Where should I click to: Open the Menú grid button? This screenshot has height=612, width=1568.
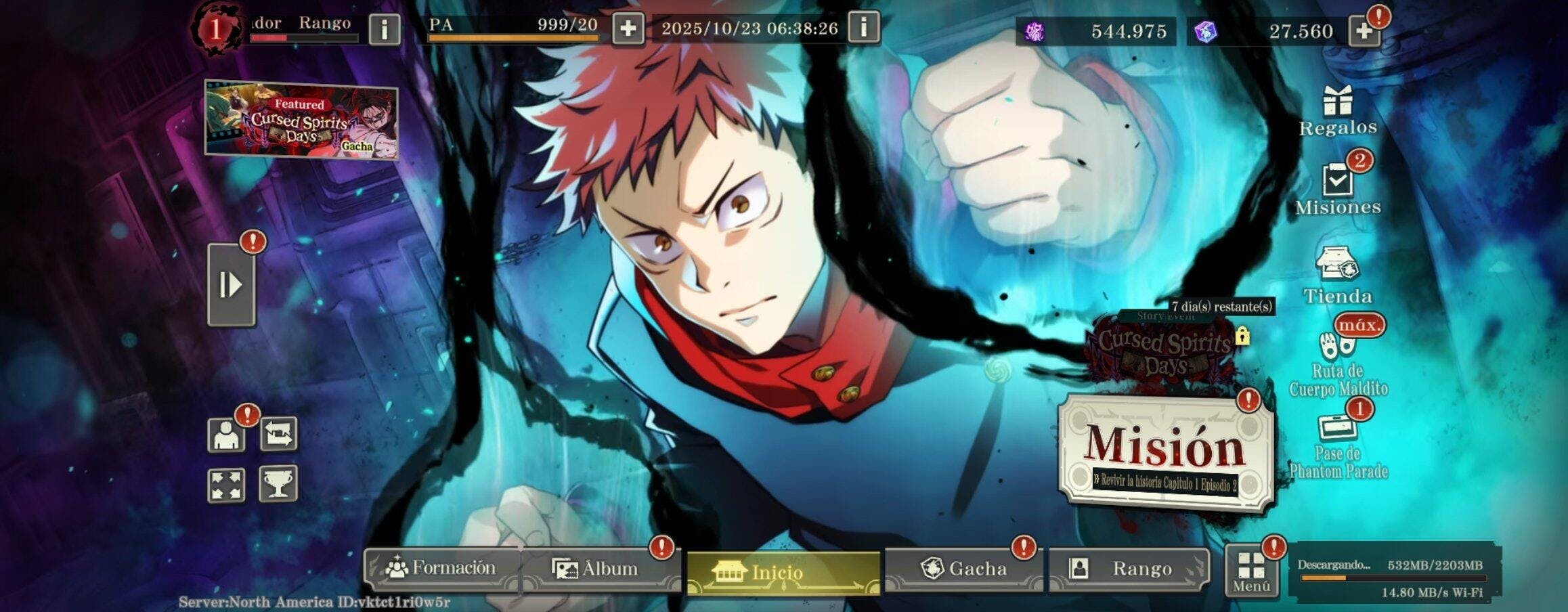click(x=1251, y=573)
